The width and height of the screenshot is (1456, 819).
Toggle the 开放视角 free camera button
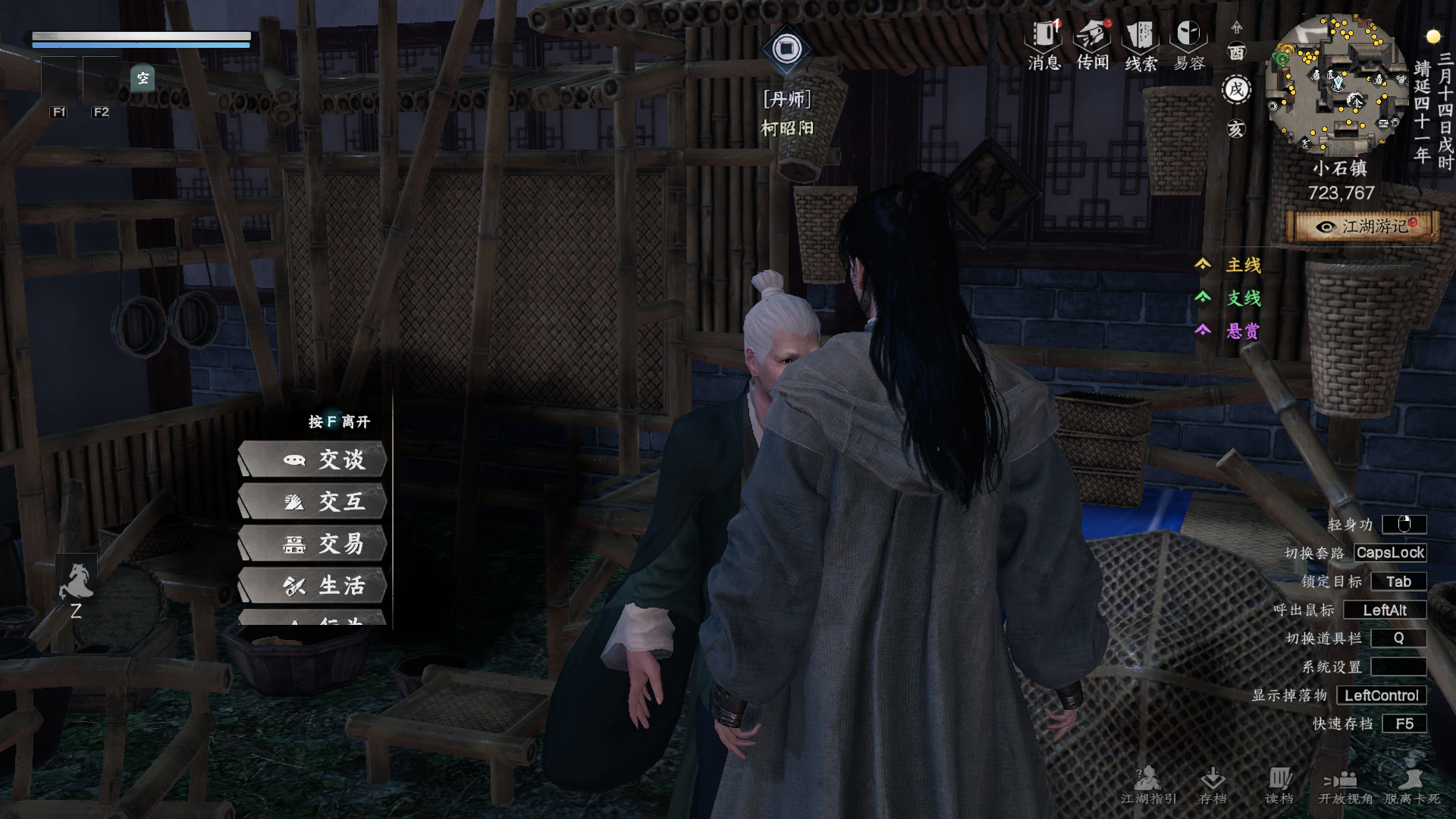click(x=1345, y=786)
